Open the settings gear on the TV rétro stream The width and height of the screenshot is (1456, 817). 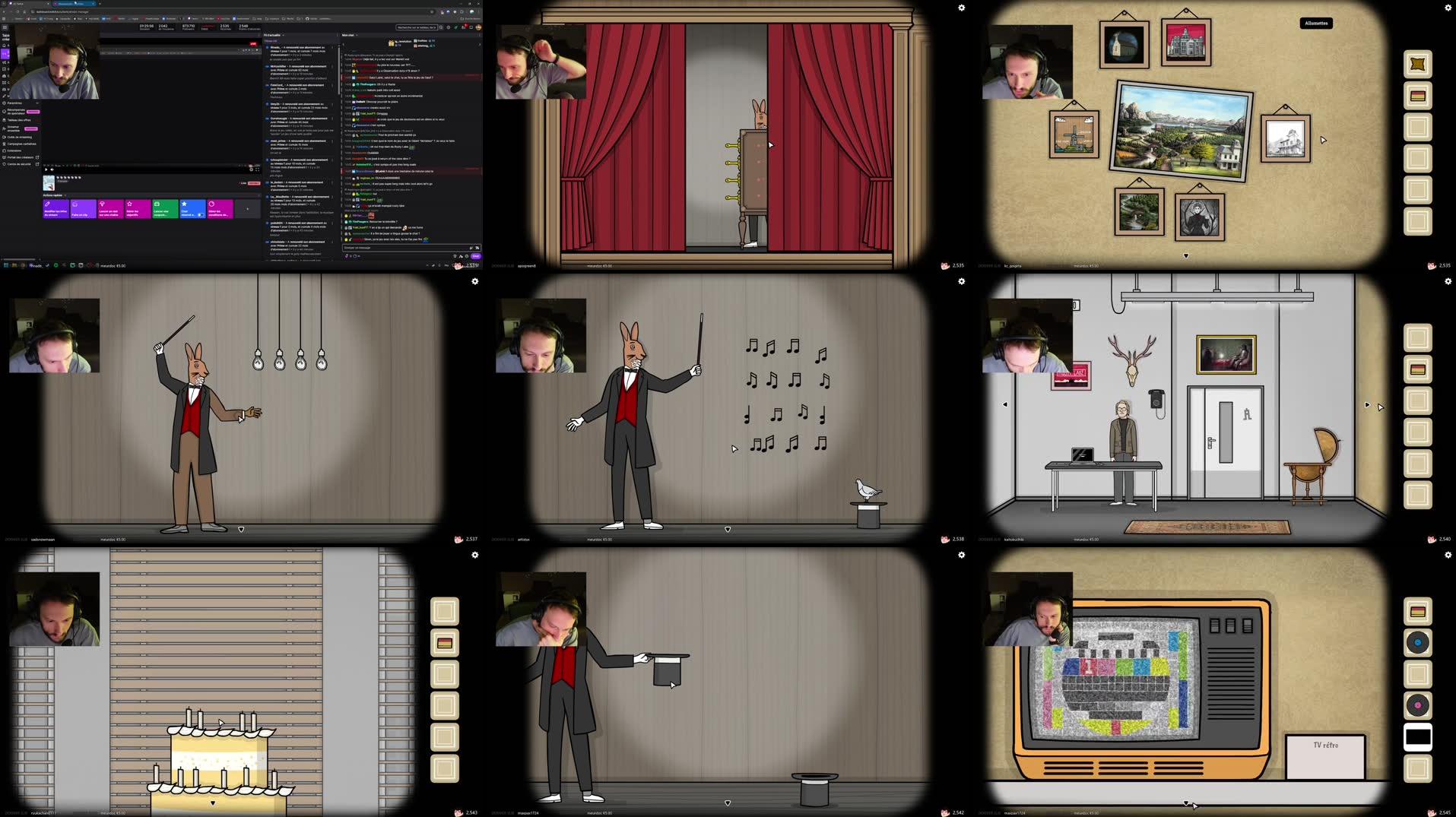1447,556
